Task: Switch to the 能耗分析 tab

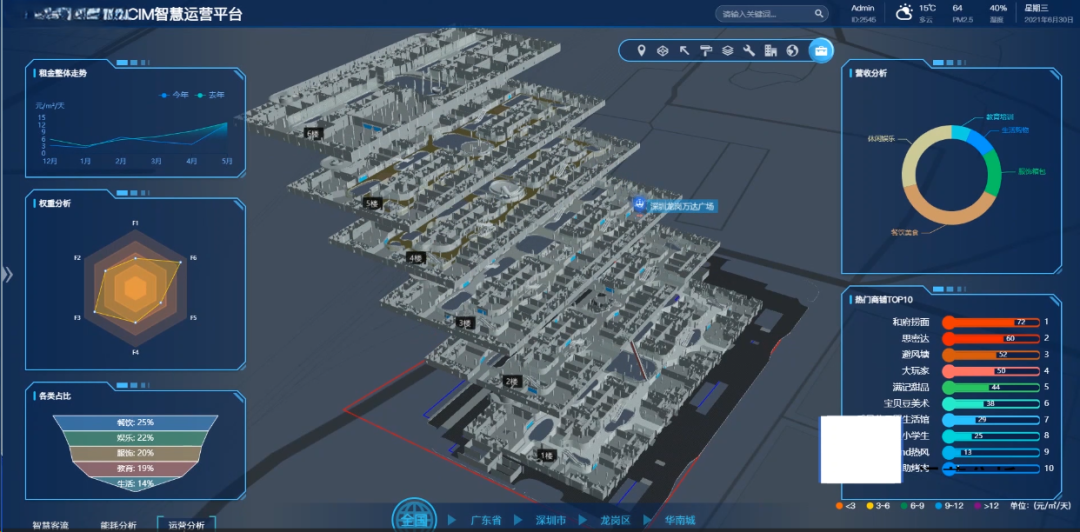Action: pyautogui.click(x=119, y=524)
